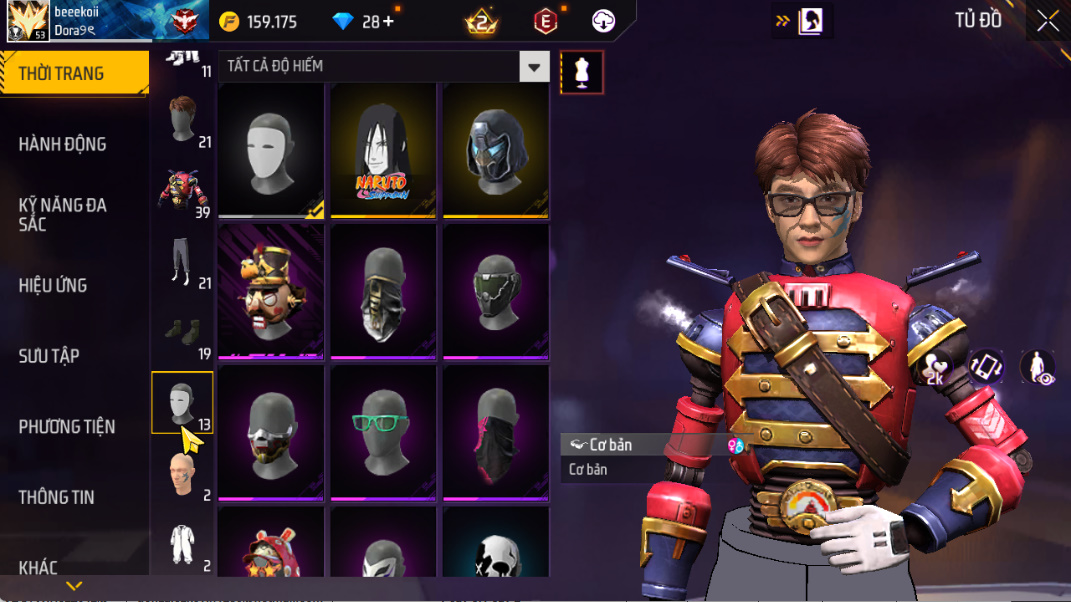The height and width of the screenshot is (602, 1071).
Task: Select the pants category icon
Action: (x=180, y=263)
